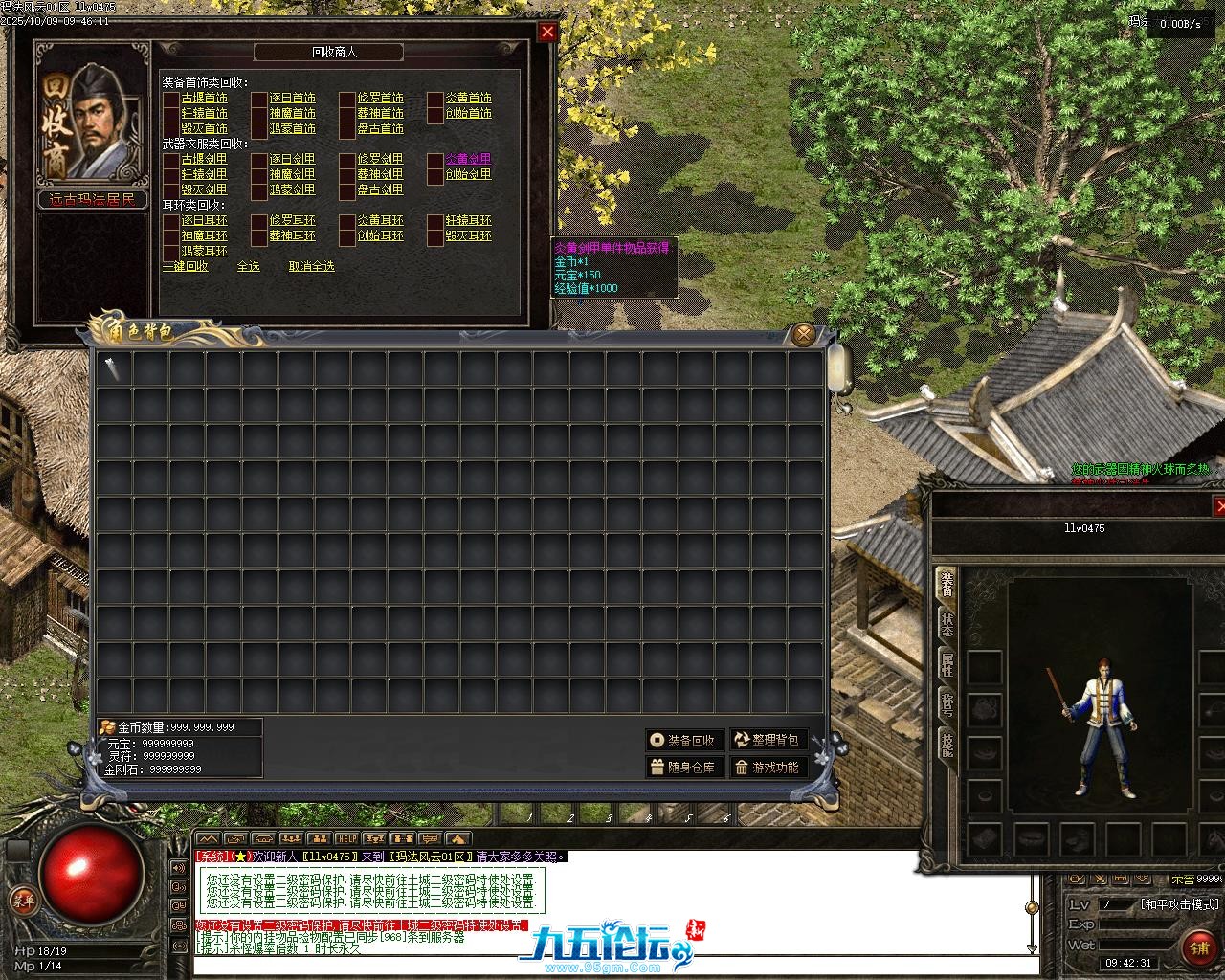
Task: Close the 角色背包 inventory window
Action: pyautogui.click(x=803, y=334)
